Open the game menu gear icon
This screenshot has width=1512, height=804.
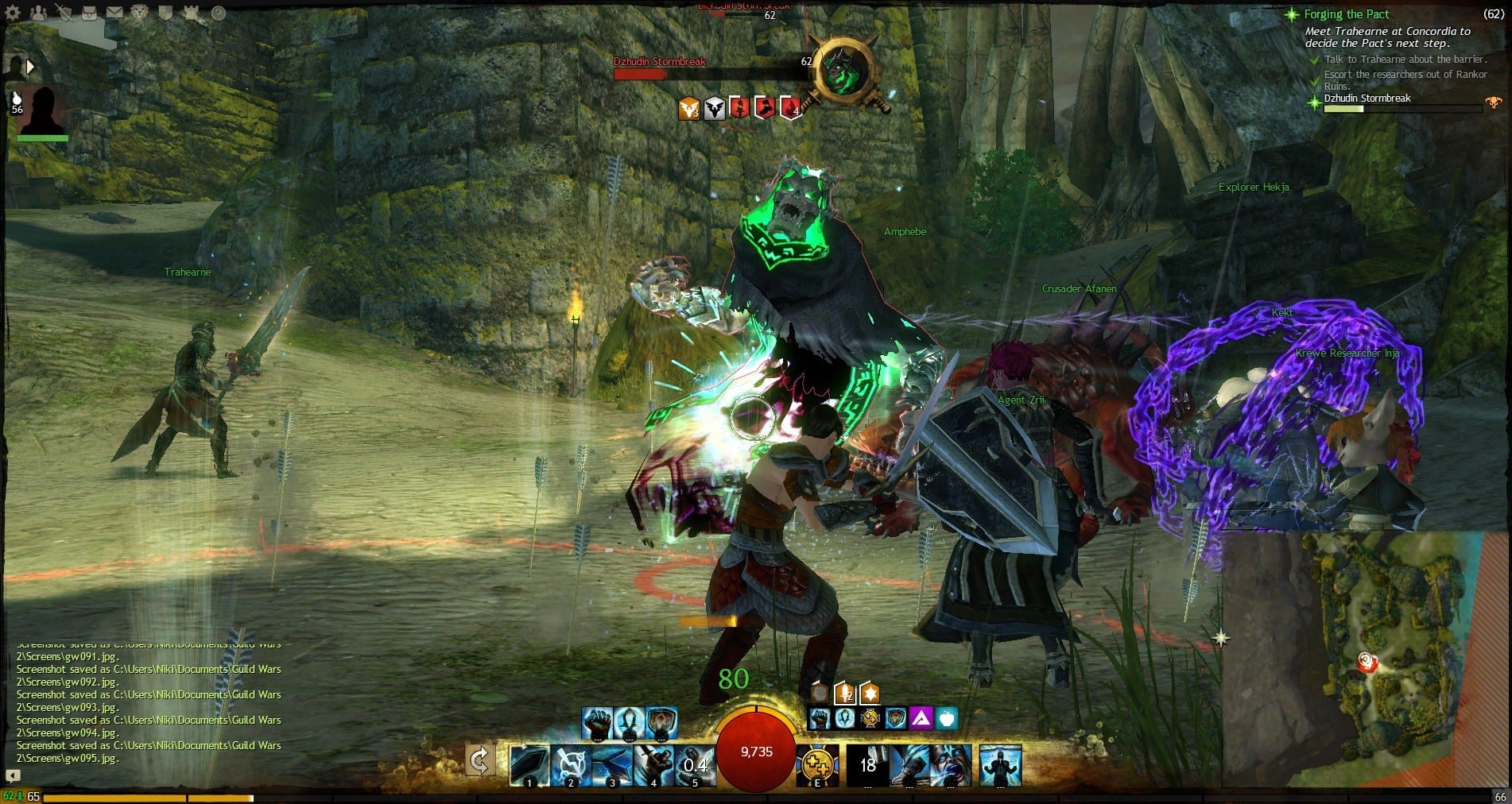[13, 13]
